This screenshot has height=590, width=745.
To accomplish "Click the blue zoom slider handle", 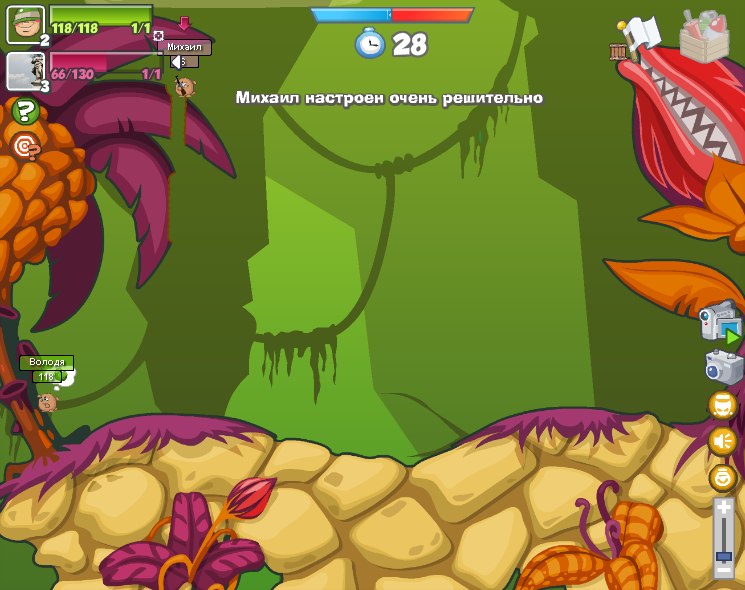I will [x=723, y=555].
